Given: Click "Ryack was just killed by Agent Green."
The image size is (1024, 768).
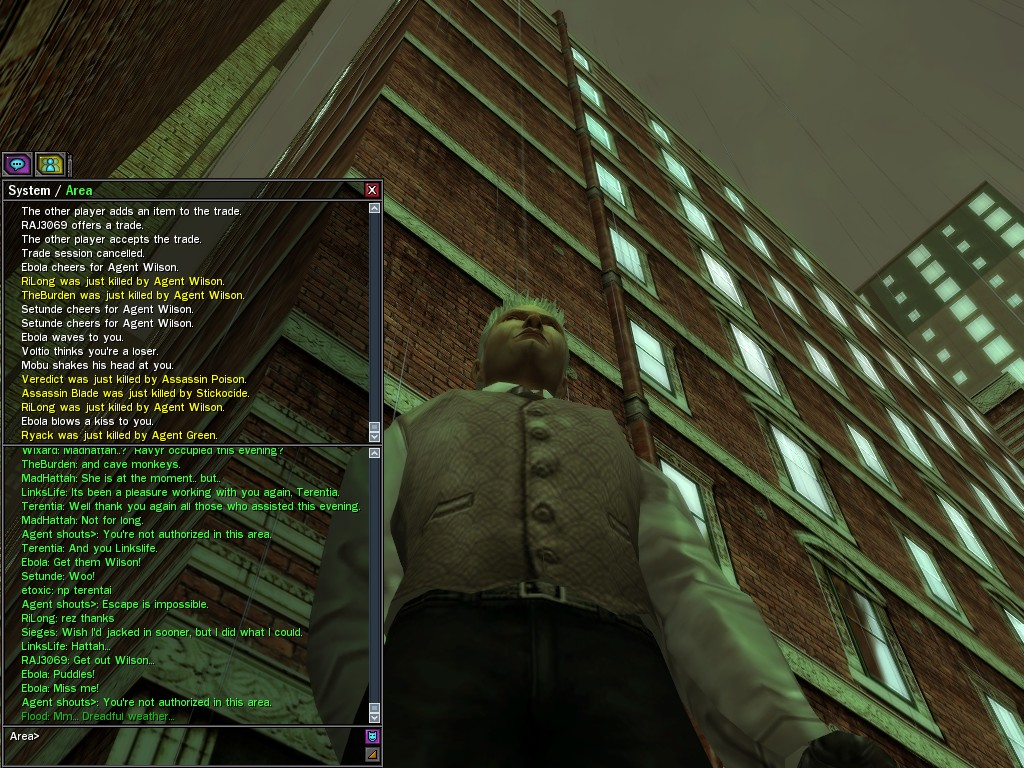Looking at the screenshot, I should [119, 435].
